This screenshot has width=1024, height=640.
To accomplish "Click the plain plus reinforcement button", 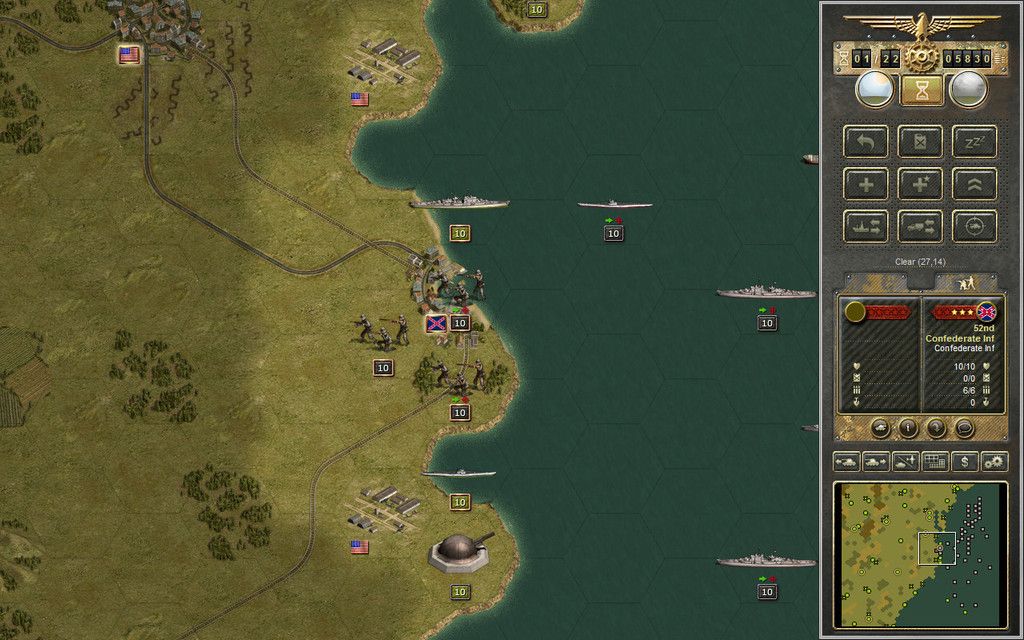I will click(865, 184).
